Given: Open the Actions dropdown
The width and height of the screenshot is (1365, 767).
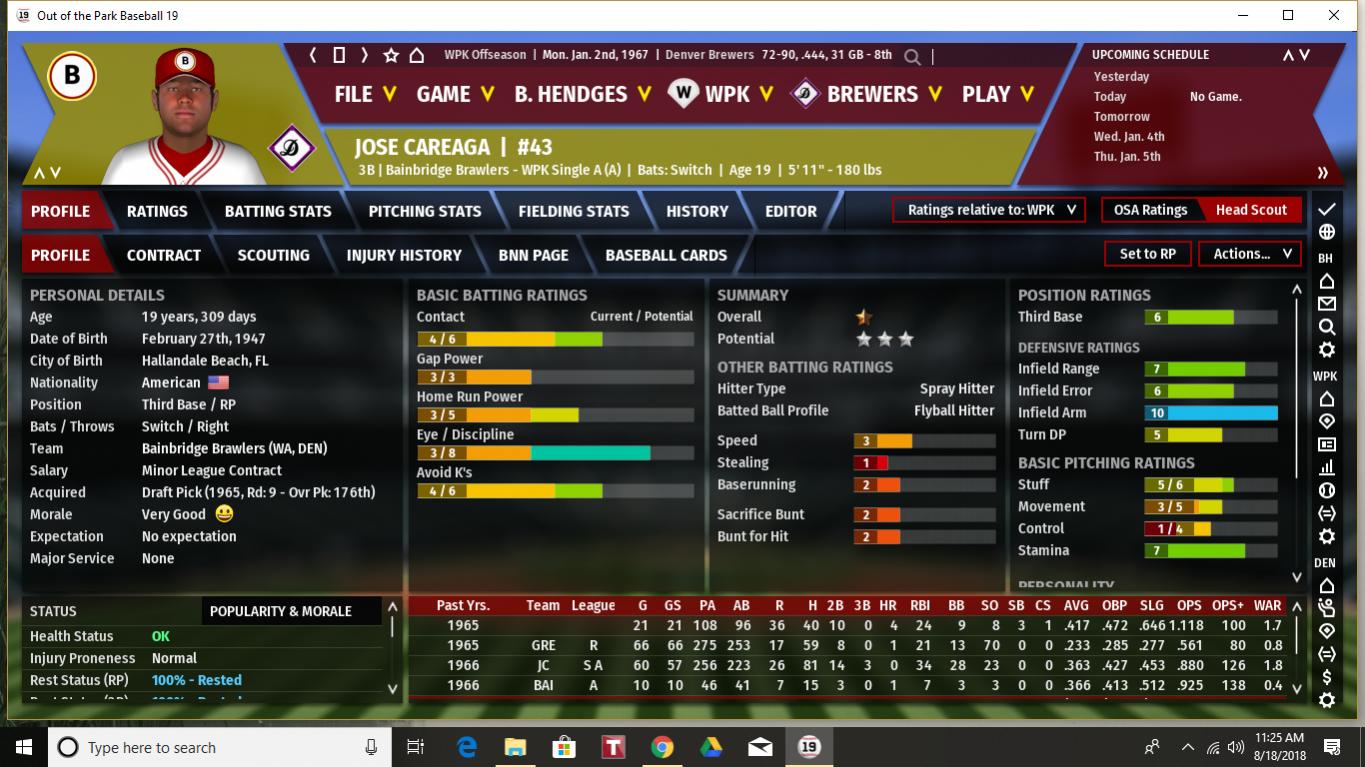Looking at the screenshot, I should (1251, 254).
